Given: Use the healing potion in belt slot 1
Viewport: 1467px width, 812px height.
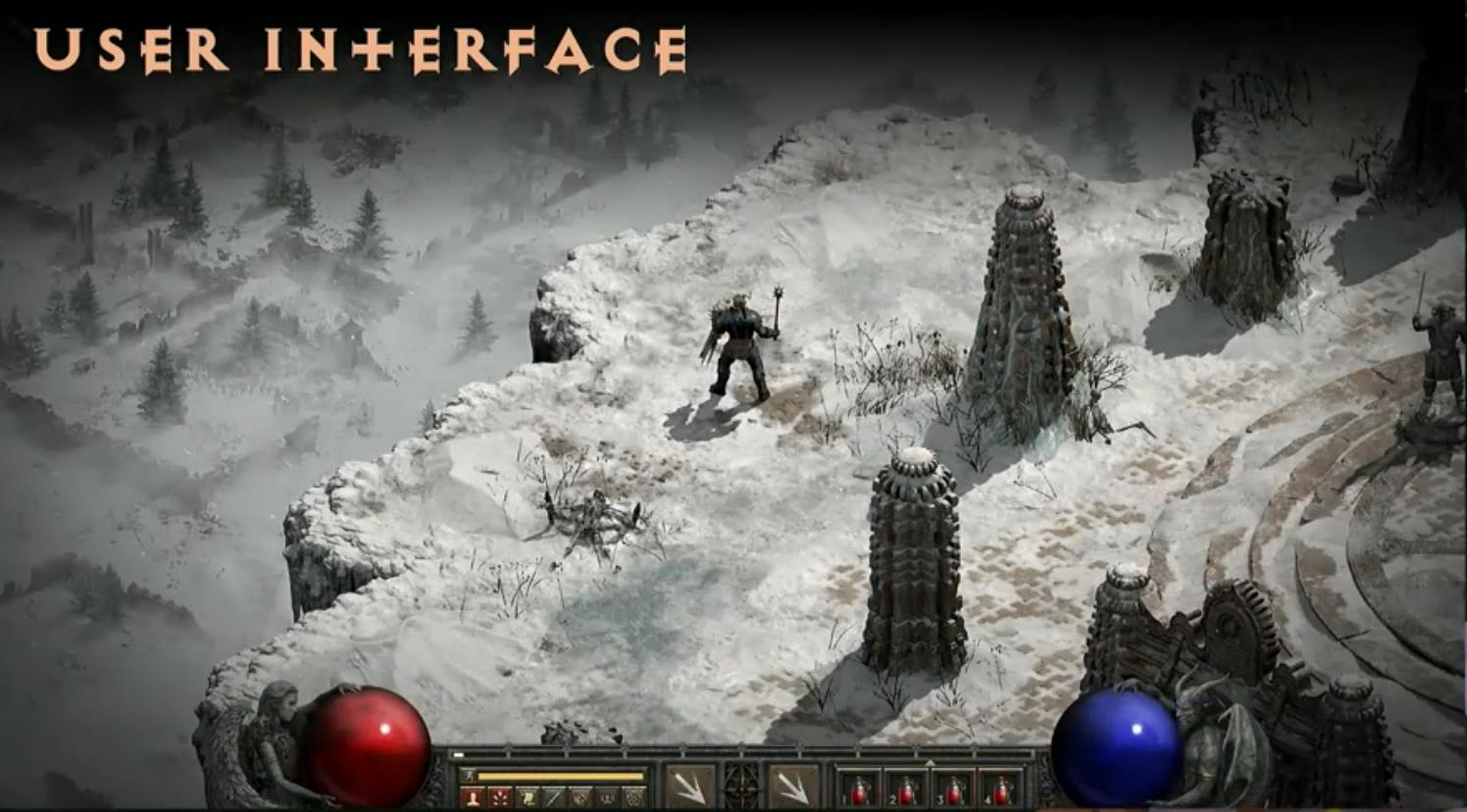Looking at the screenshot, I should 859,790.
